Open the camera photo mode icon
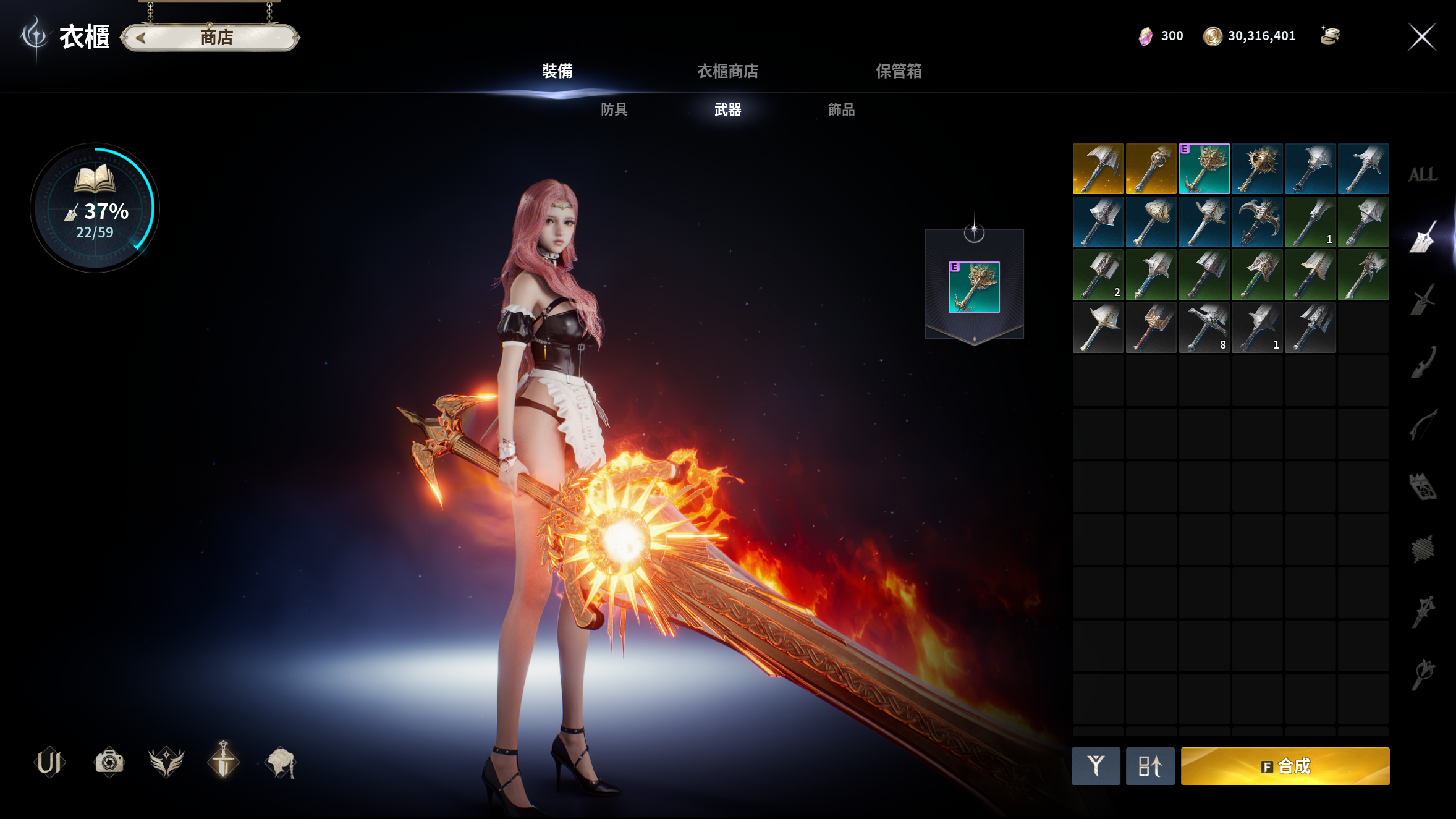The width and height of the screenshot is (1456, 819). pyautogui.click(x=109, y=762)
